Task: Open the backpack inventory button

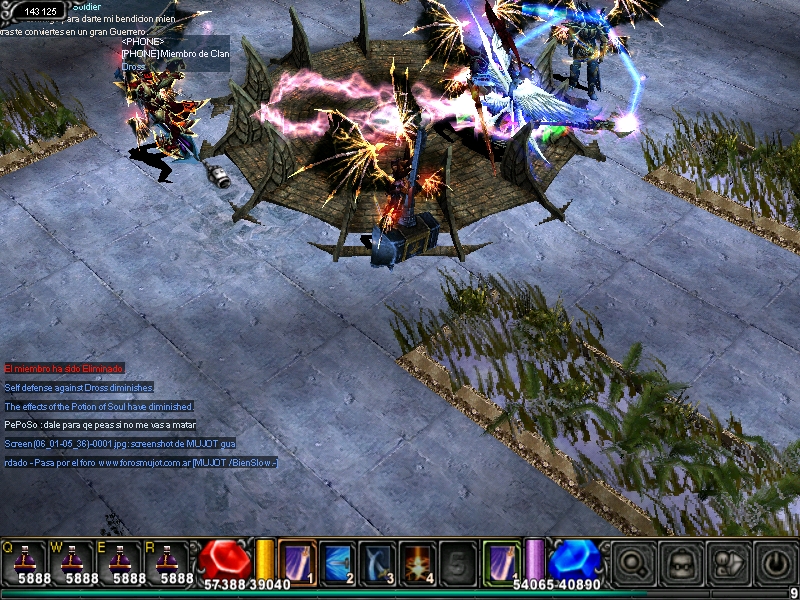Action: (x=682, y=562)
